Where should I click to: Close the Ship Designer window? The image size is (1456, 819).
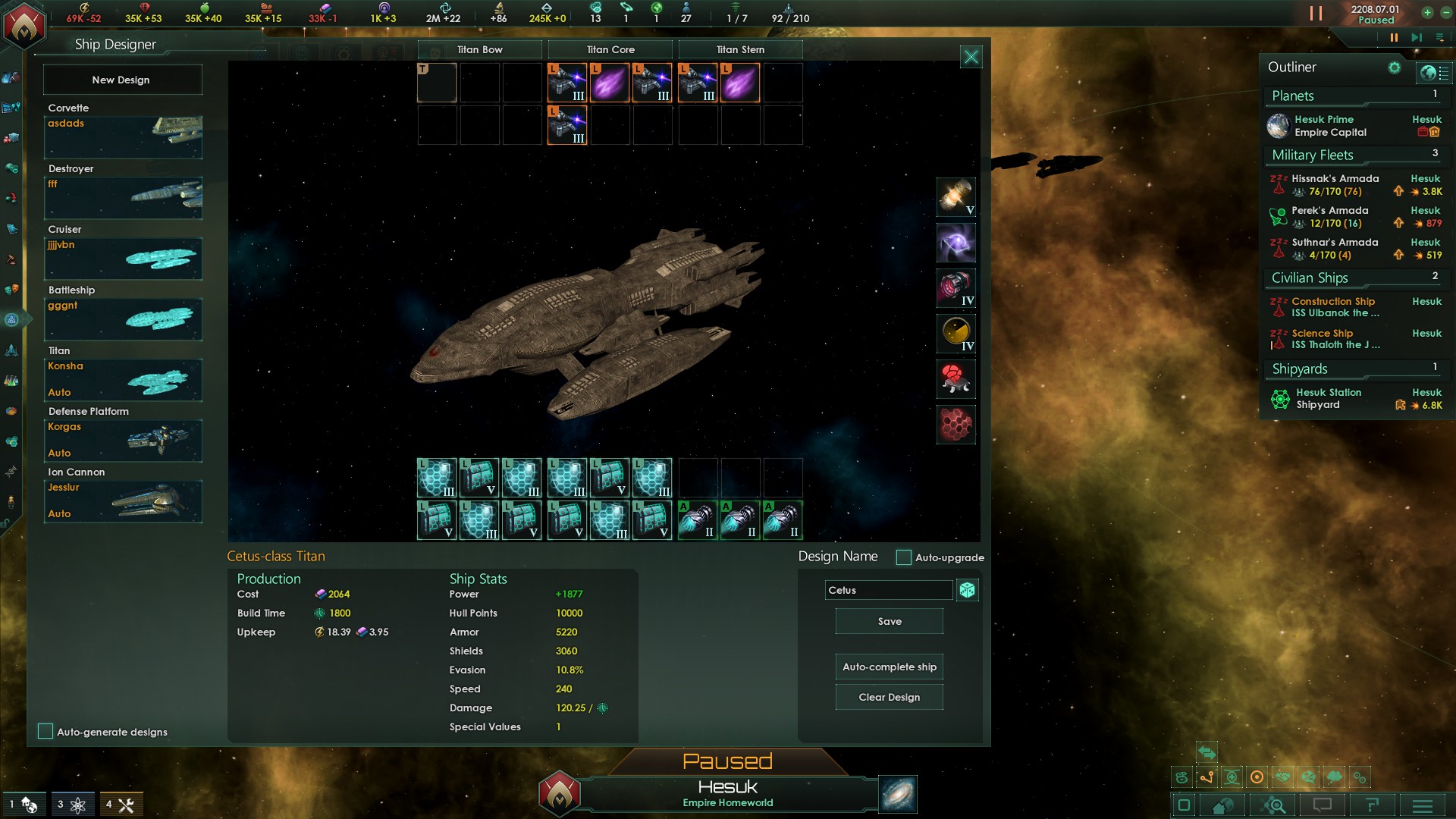click(x=971, y=57)
